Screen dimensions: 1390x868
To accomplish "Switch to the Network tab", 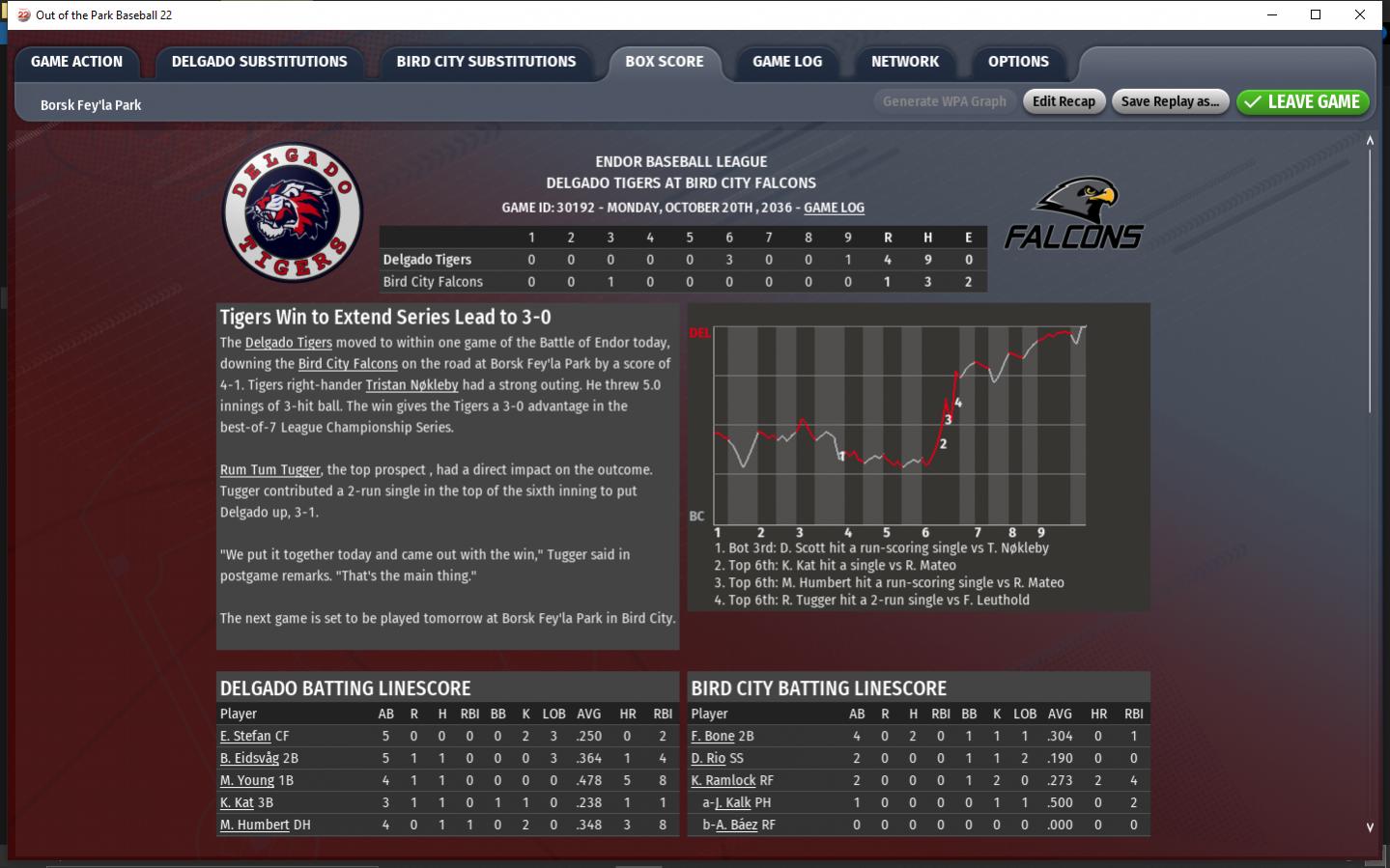I will pyautogui.click(x=904, y=62).
